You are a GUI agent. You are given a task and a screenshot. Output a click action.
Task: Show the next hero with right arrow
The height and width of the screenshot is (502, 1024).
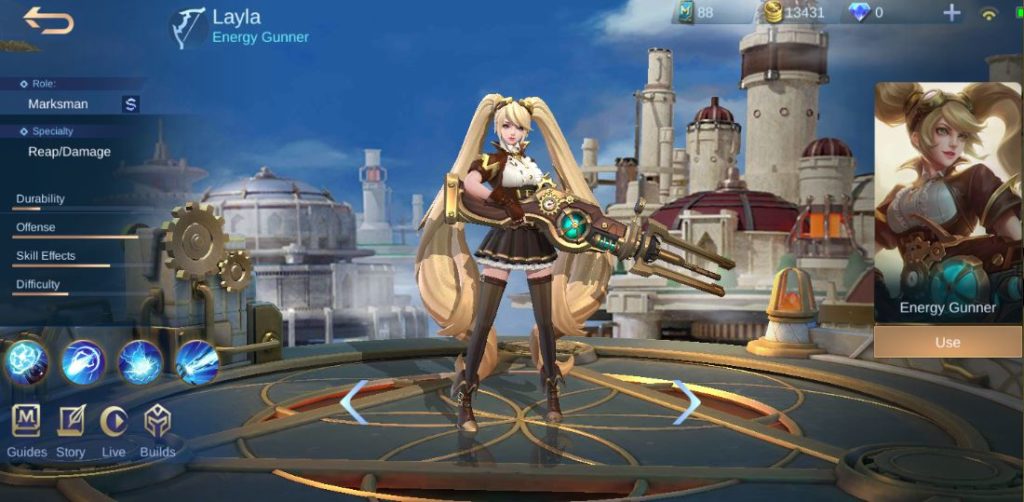pyautogui.click(x=686, y=402)
